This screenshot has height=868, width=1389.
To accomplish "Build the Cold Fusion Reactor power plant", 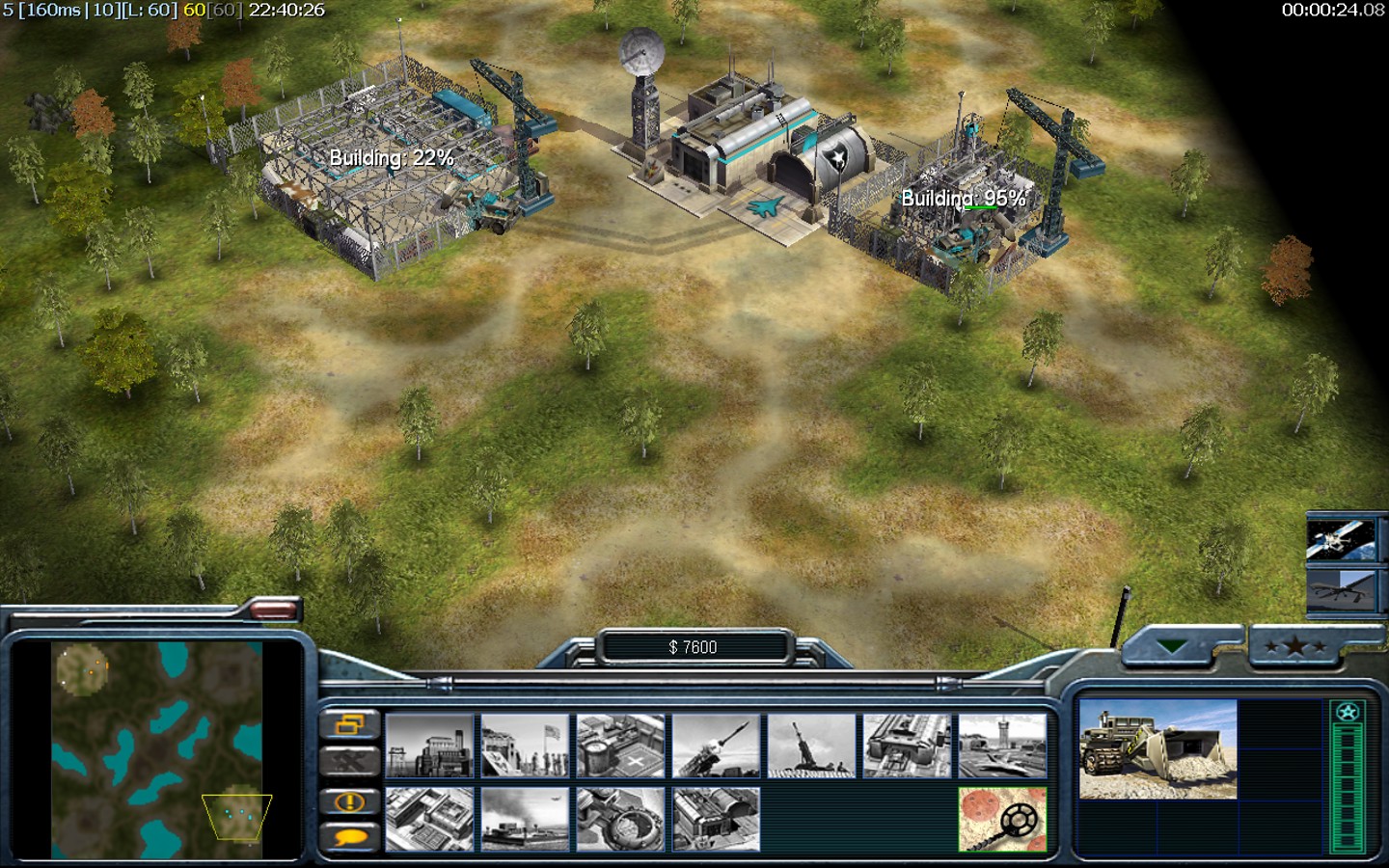I will 429,746.
